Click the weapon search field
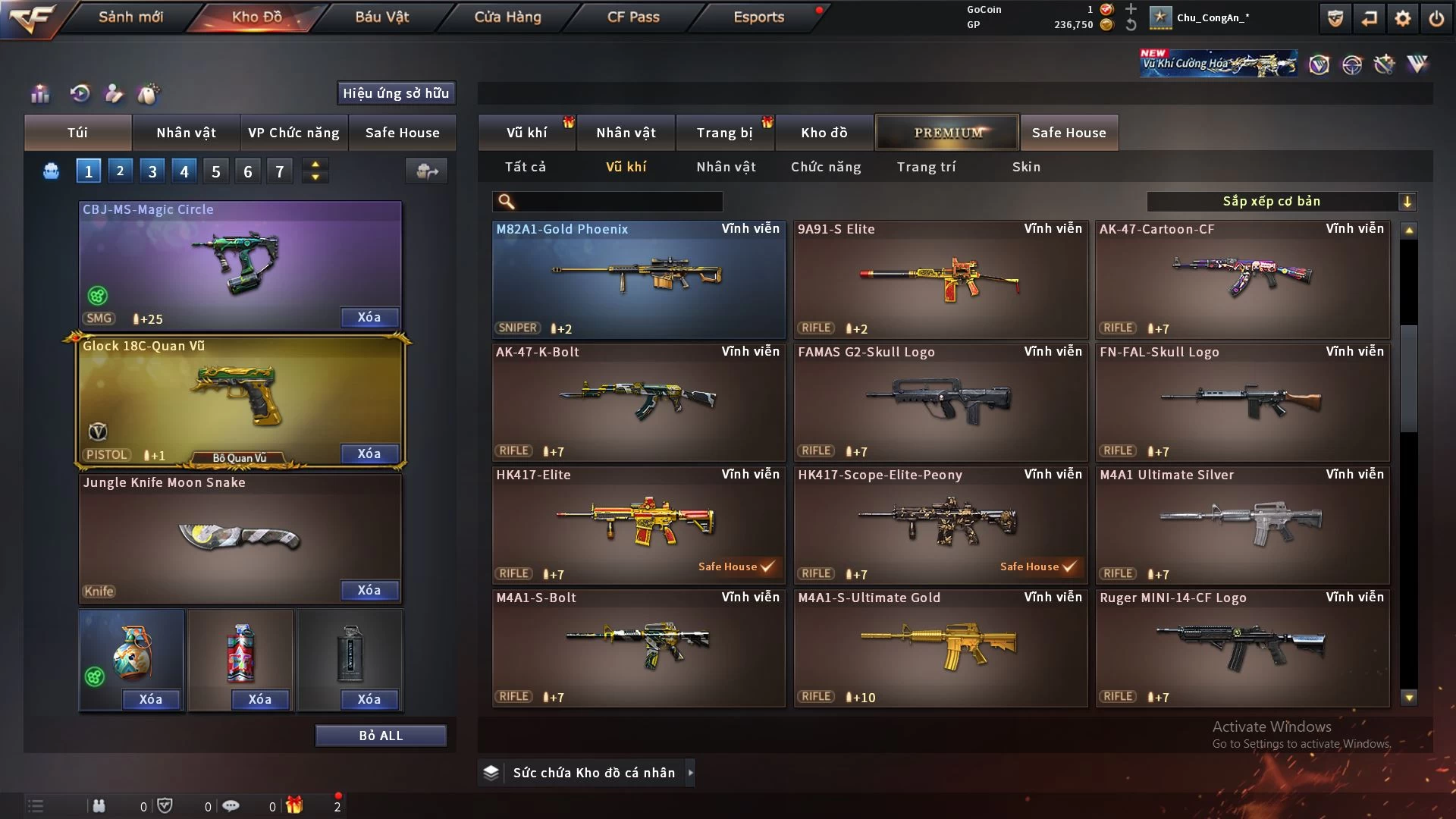 pyautogui.click(x=618, y=201)
